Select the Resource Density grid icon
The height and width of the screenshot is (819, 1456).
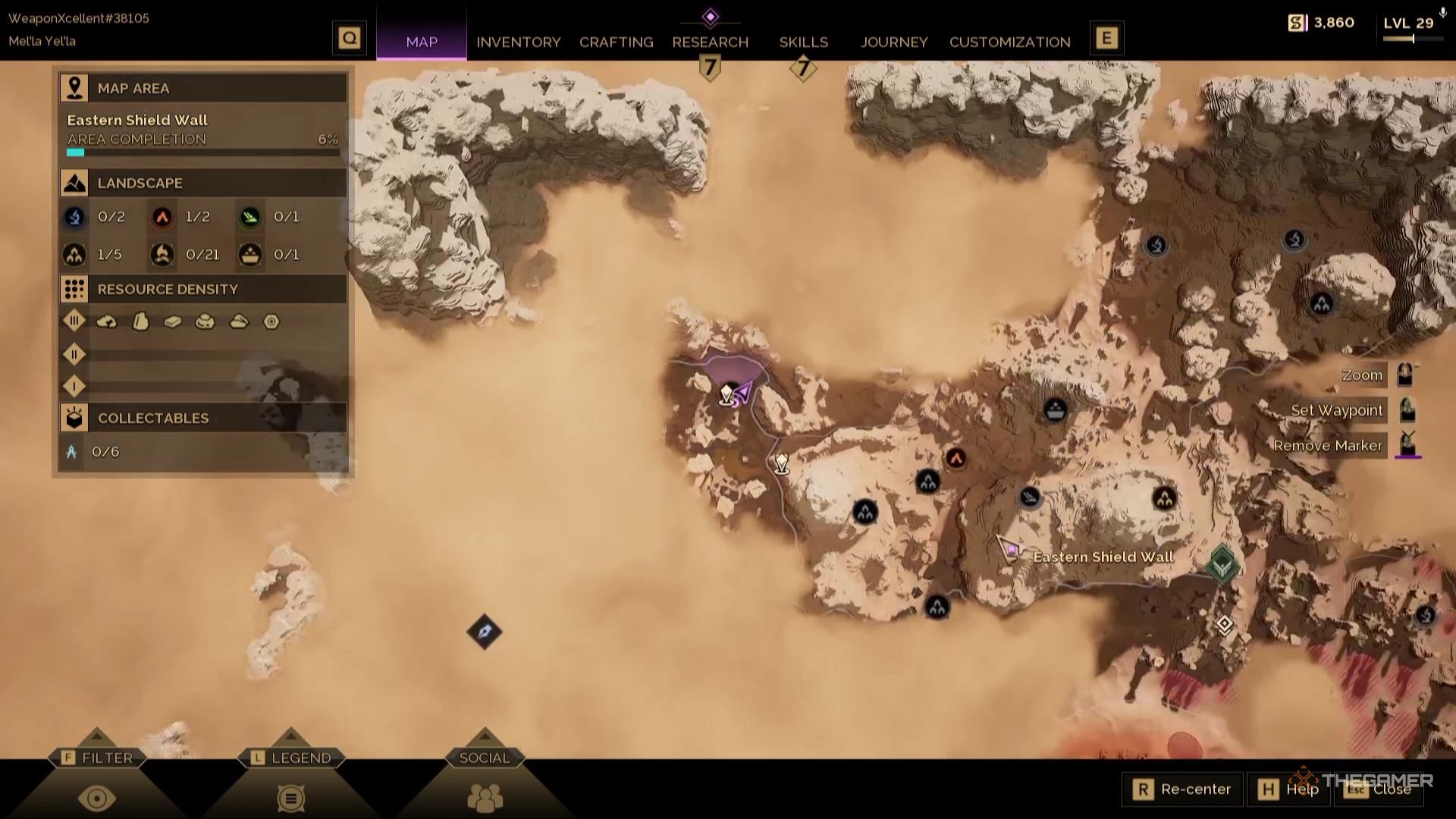pos(74,289)
